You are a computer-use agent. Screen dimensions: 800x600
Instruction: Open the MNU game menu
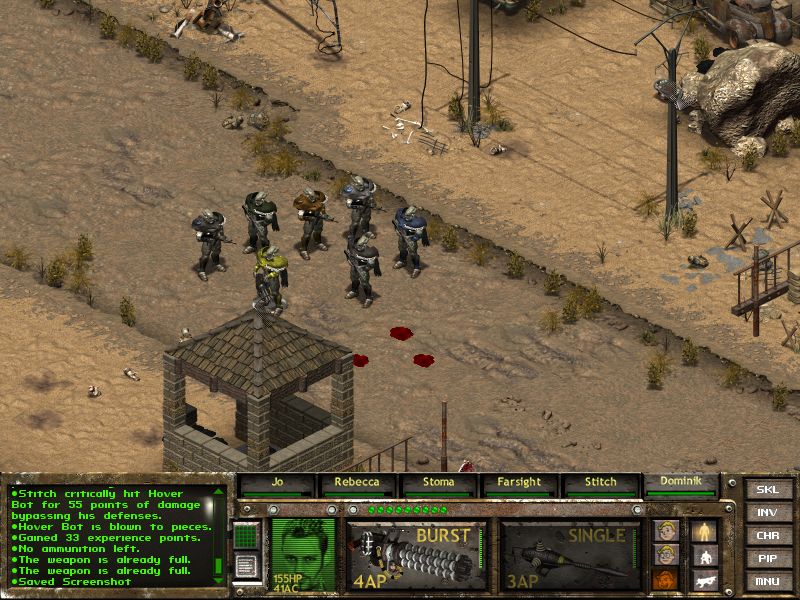(x=768, y=581)
